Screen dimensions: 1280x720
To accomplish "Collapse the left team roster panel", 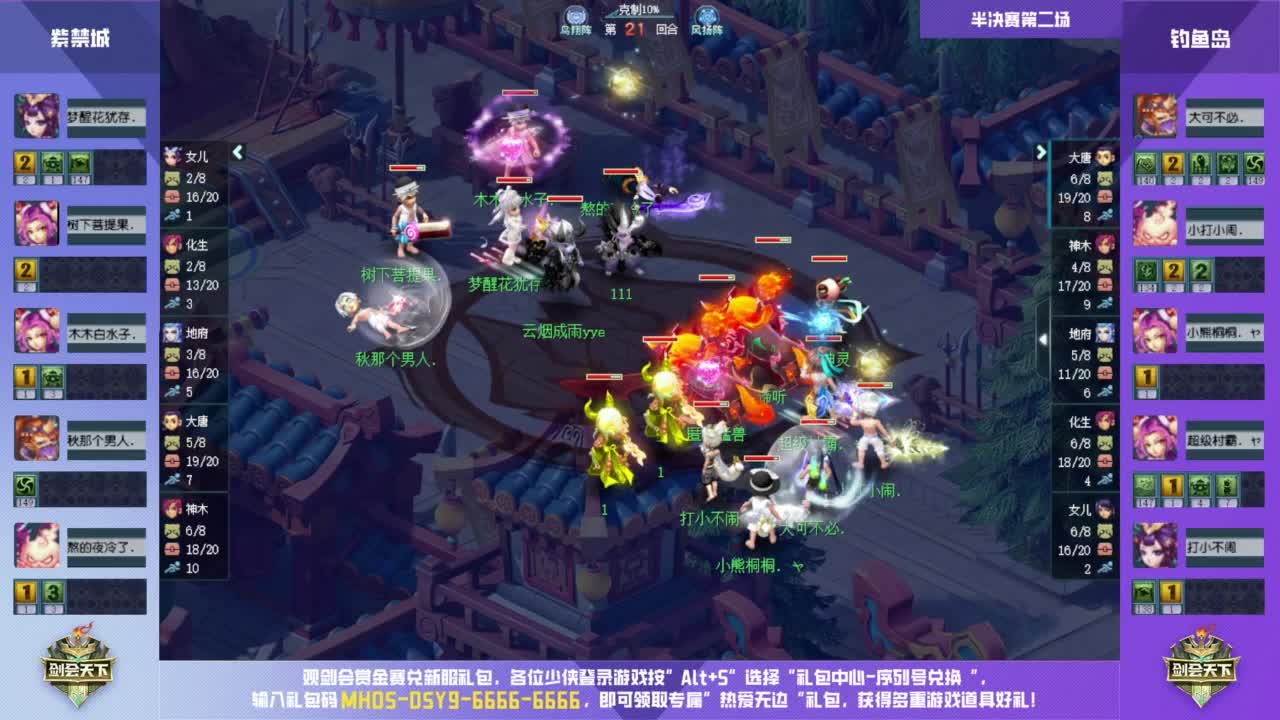I will 237,152.
